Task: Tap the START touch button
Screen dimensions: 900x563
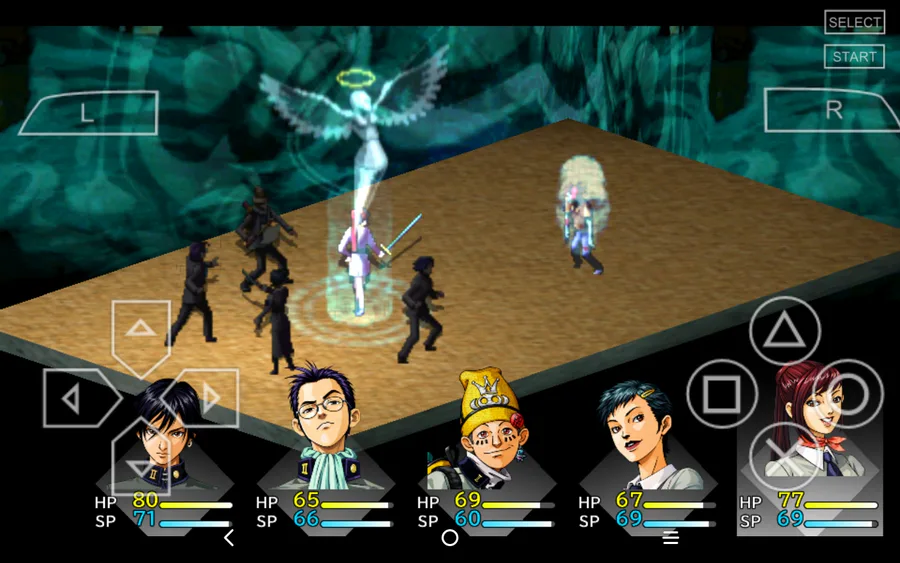Action: [854, 57]
